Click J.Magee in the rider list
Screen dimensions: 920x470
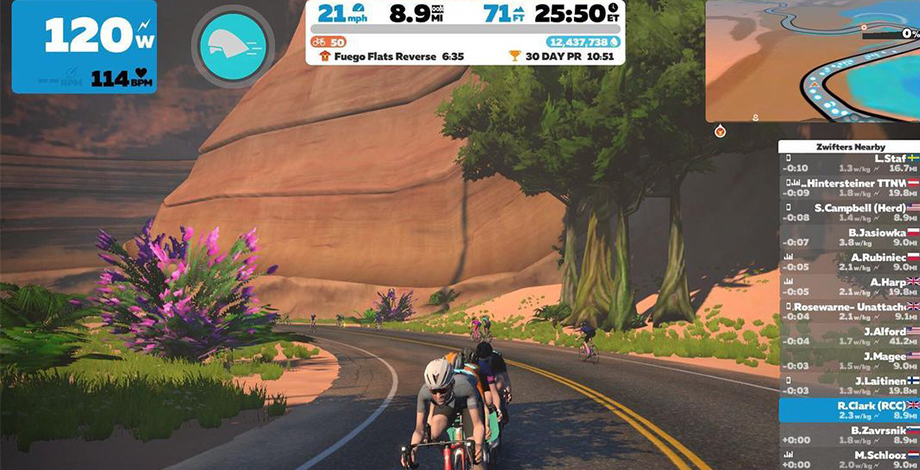(849, 360)
